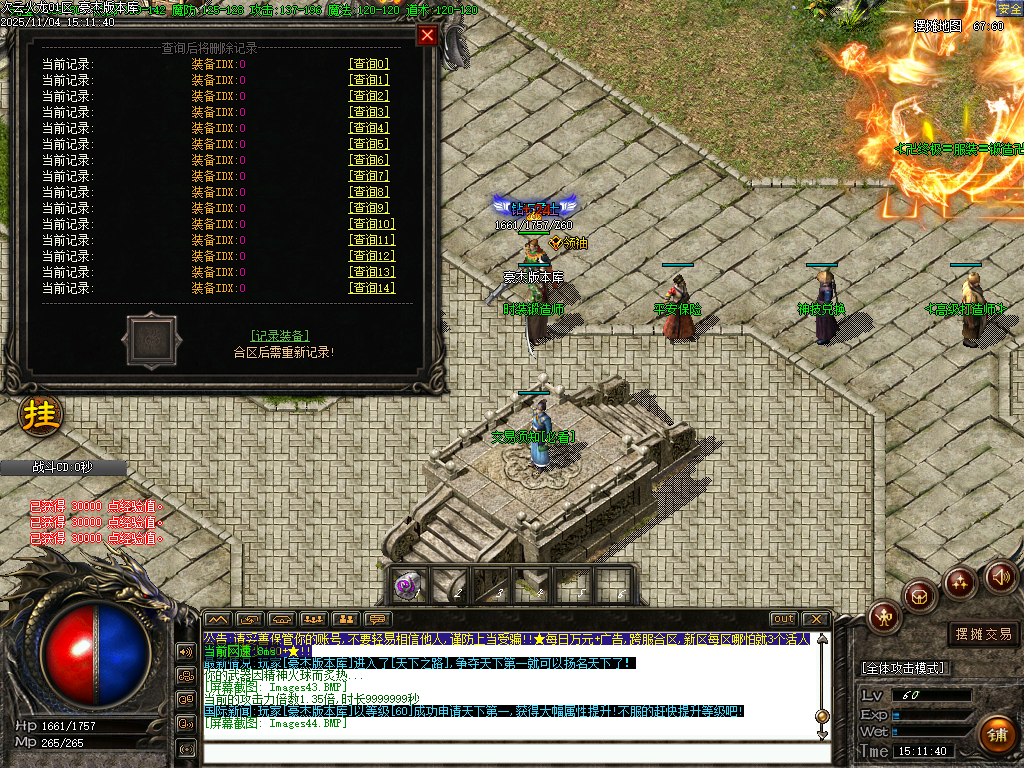The image size is (1024, 768).
Task: Open the 摆摊交易 stall trade button
Action: [984, 634]
